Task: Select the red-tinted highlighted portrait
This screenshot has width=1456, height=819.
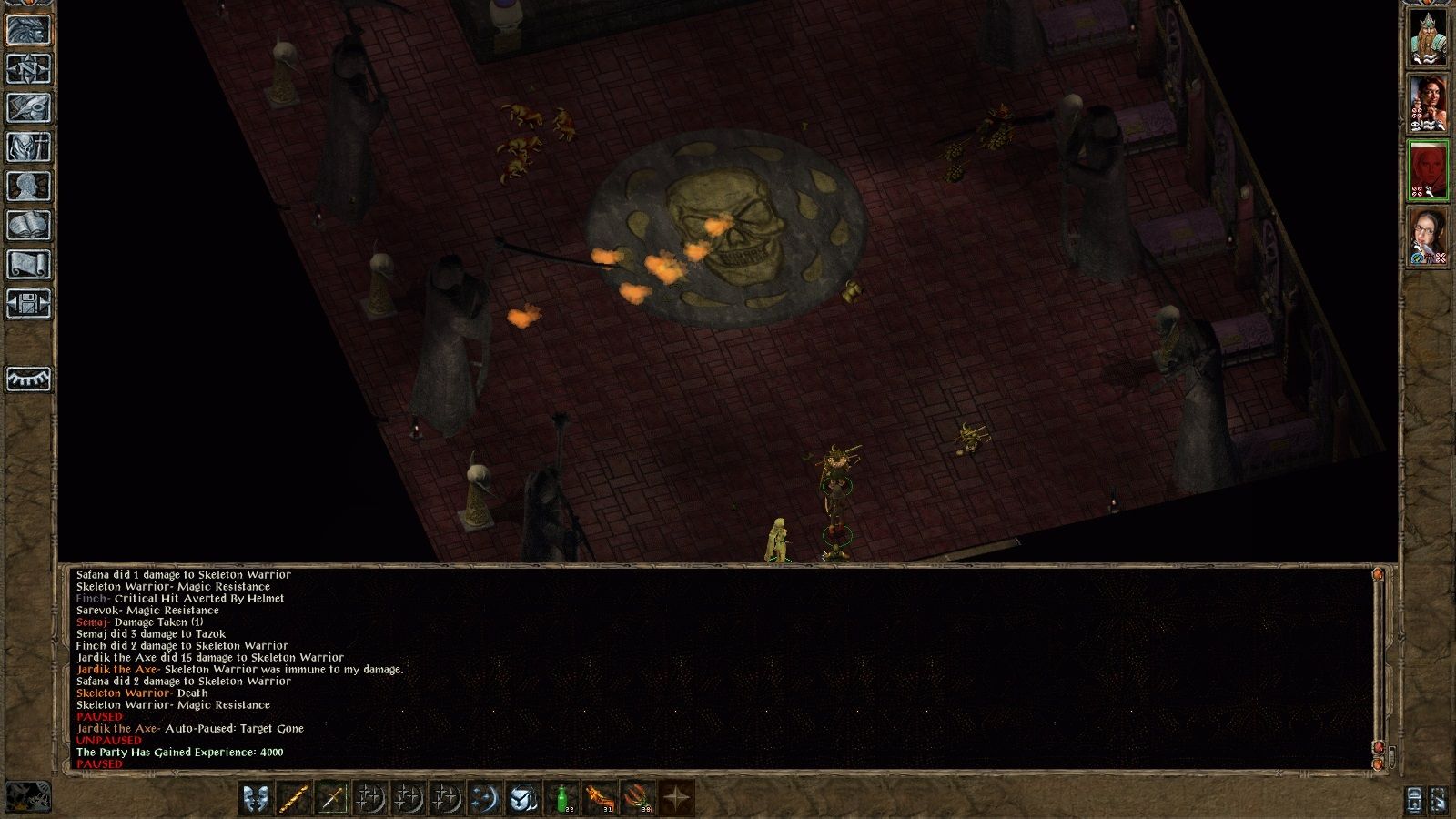Action: [x=1428, y=170]
